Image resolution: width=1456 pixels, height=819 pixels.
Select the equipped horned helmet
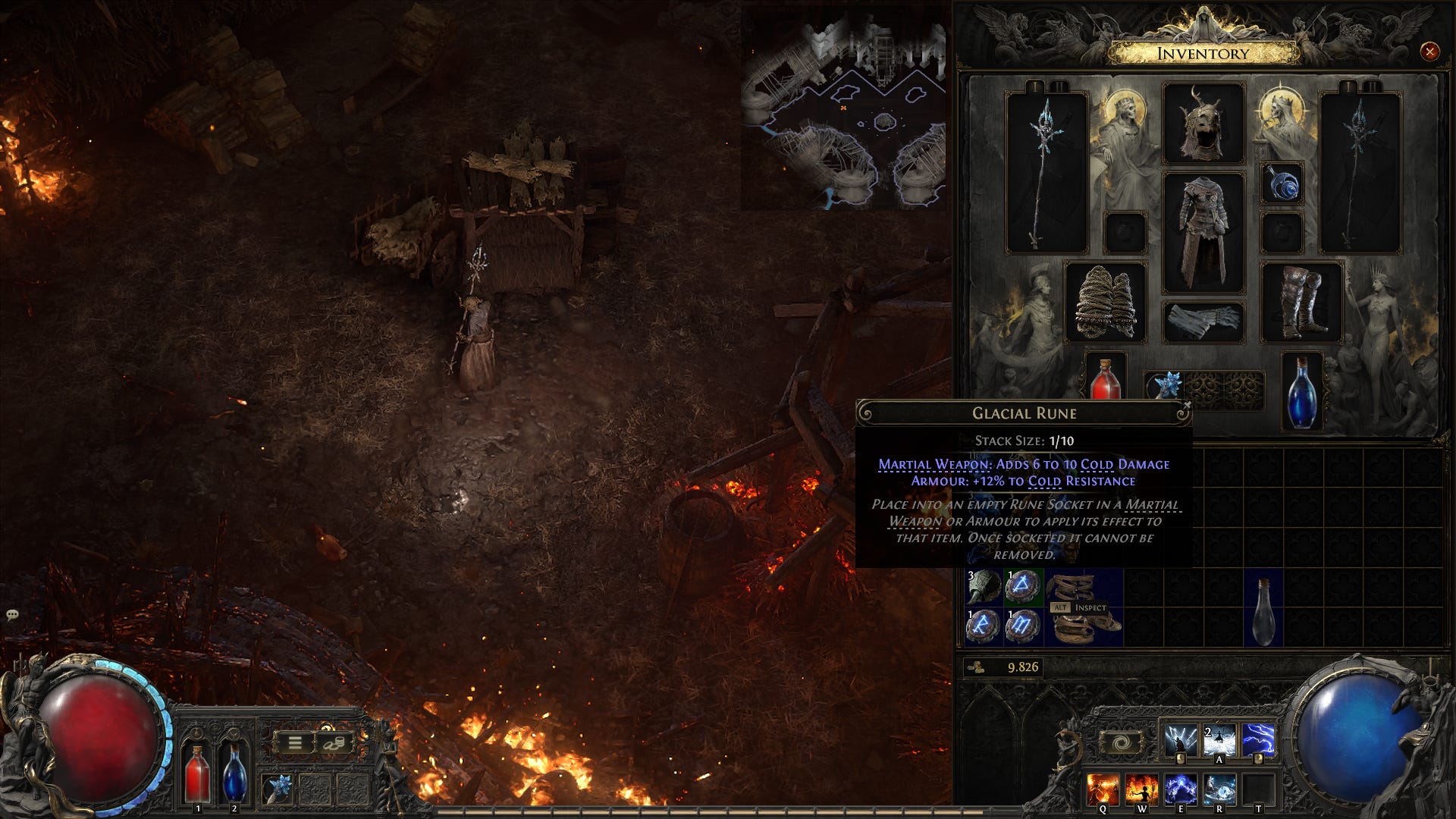pyautogui.click(x=1203, y=124)
